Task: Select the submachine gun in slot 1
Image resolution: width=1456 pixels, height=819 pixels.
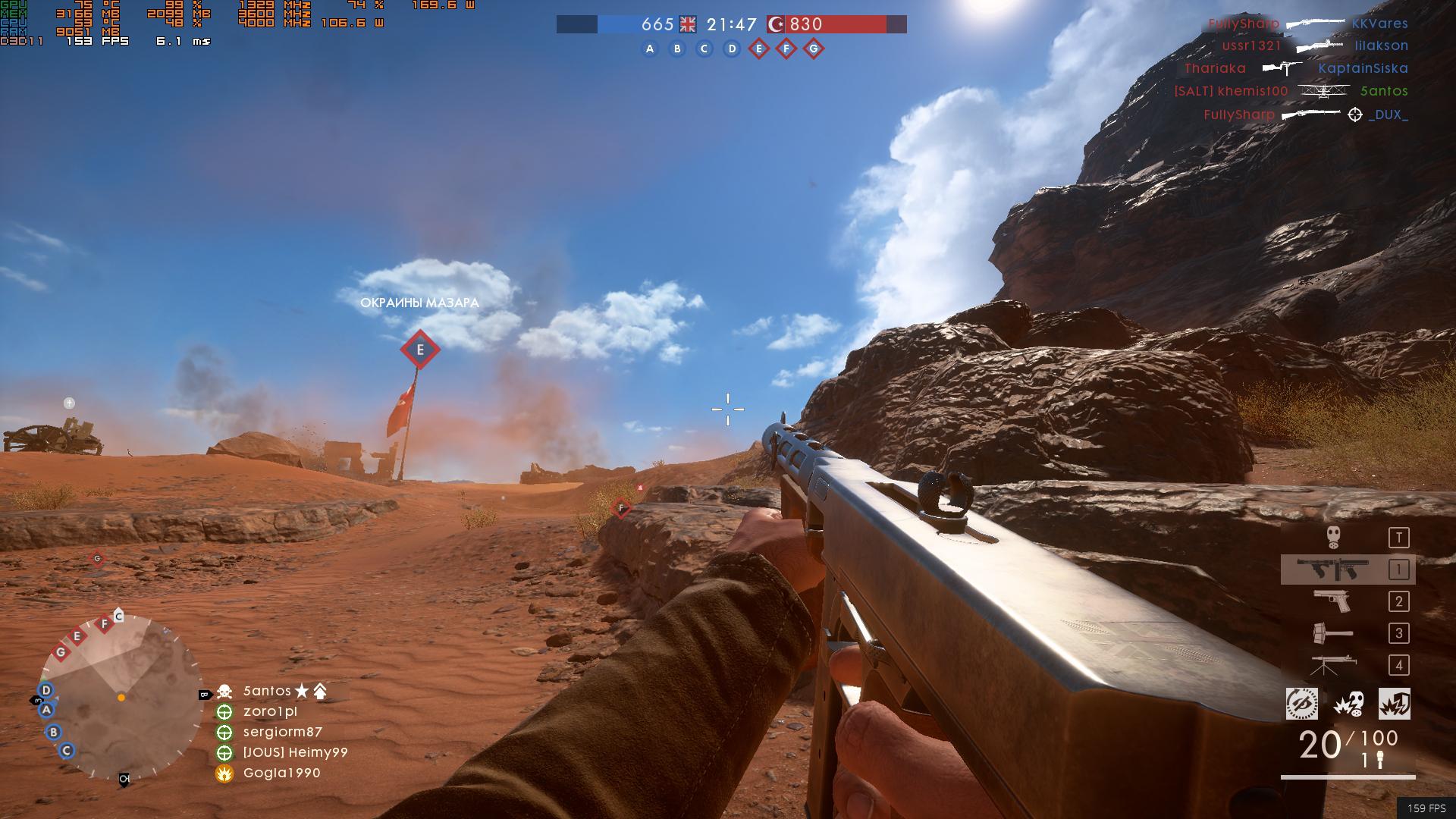Action: click(1332, 570)
